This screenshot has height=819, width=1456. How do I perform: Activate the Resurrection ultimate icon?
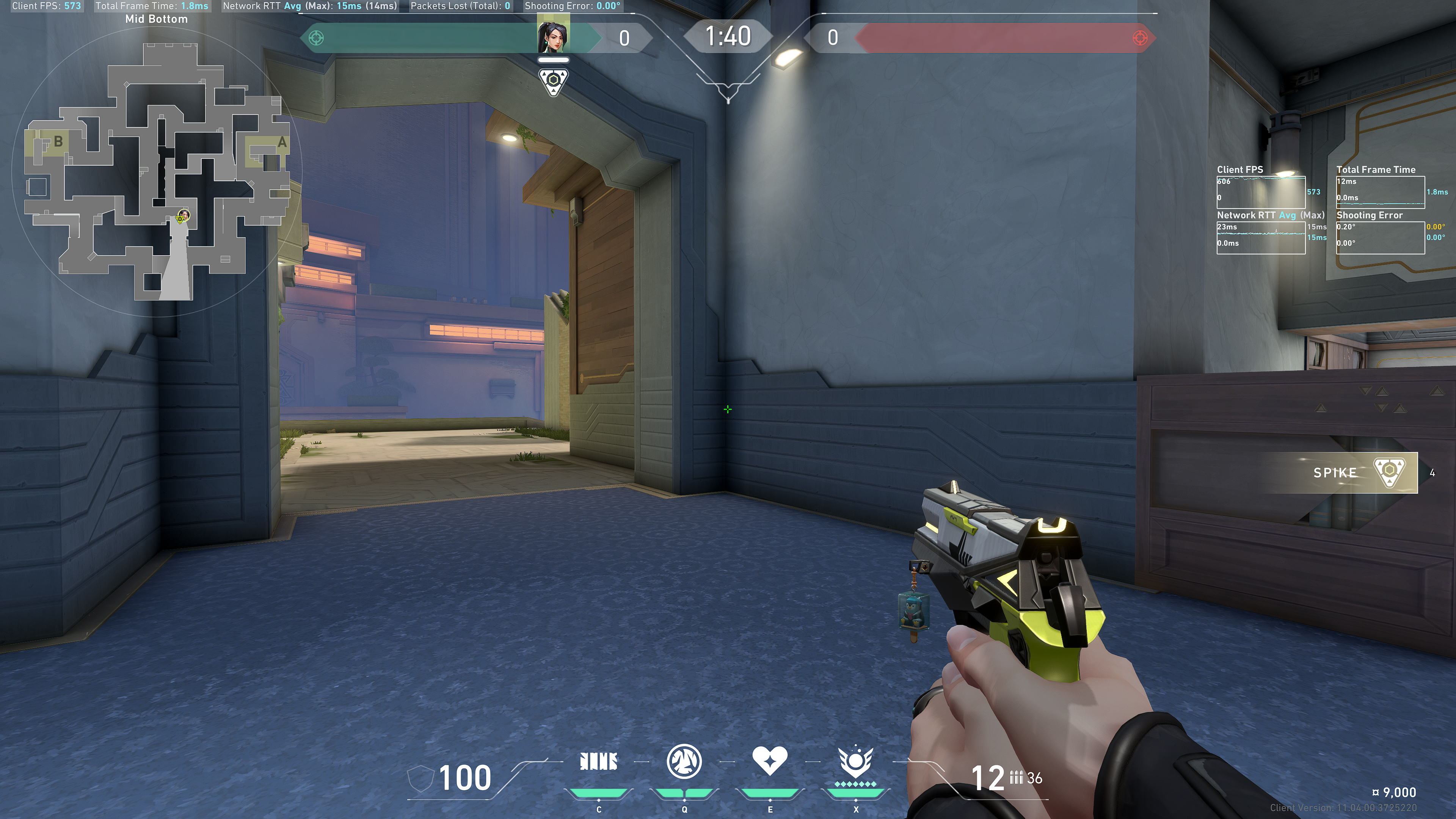(855, 763)
